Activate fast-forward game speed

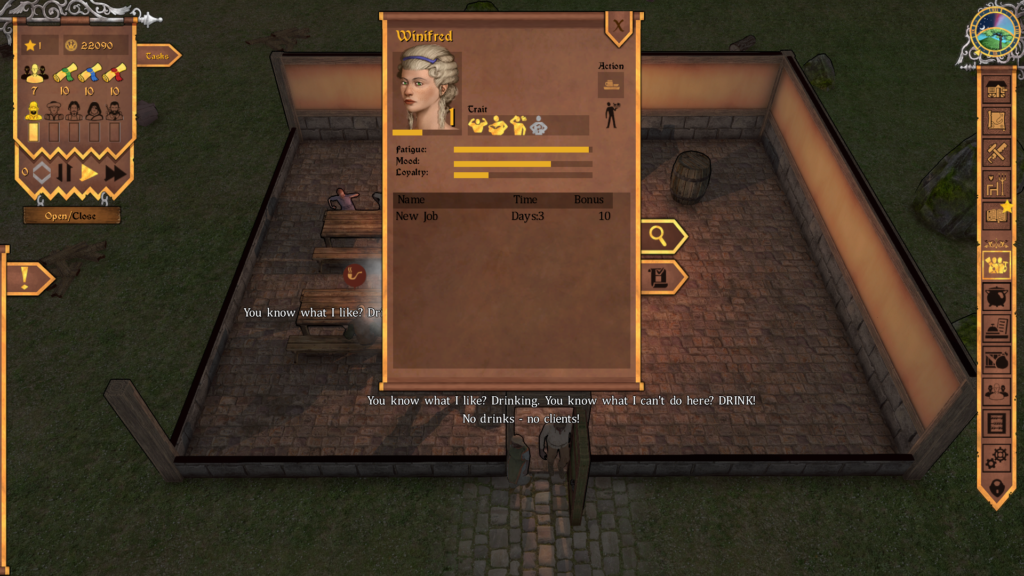click(x=116, y=173)
